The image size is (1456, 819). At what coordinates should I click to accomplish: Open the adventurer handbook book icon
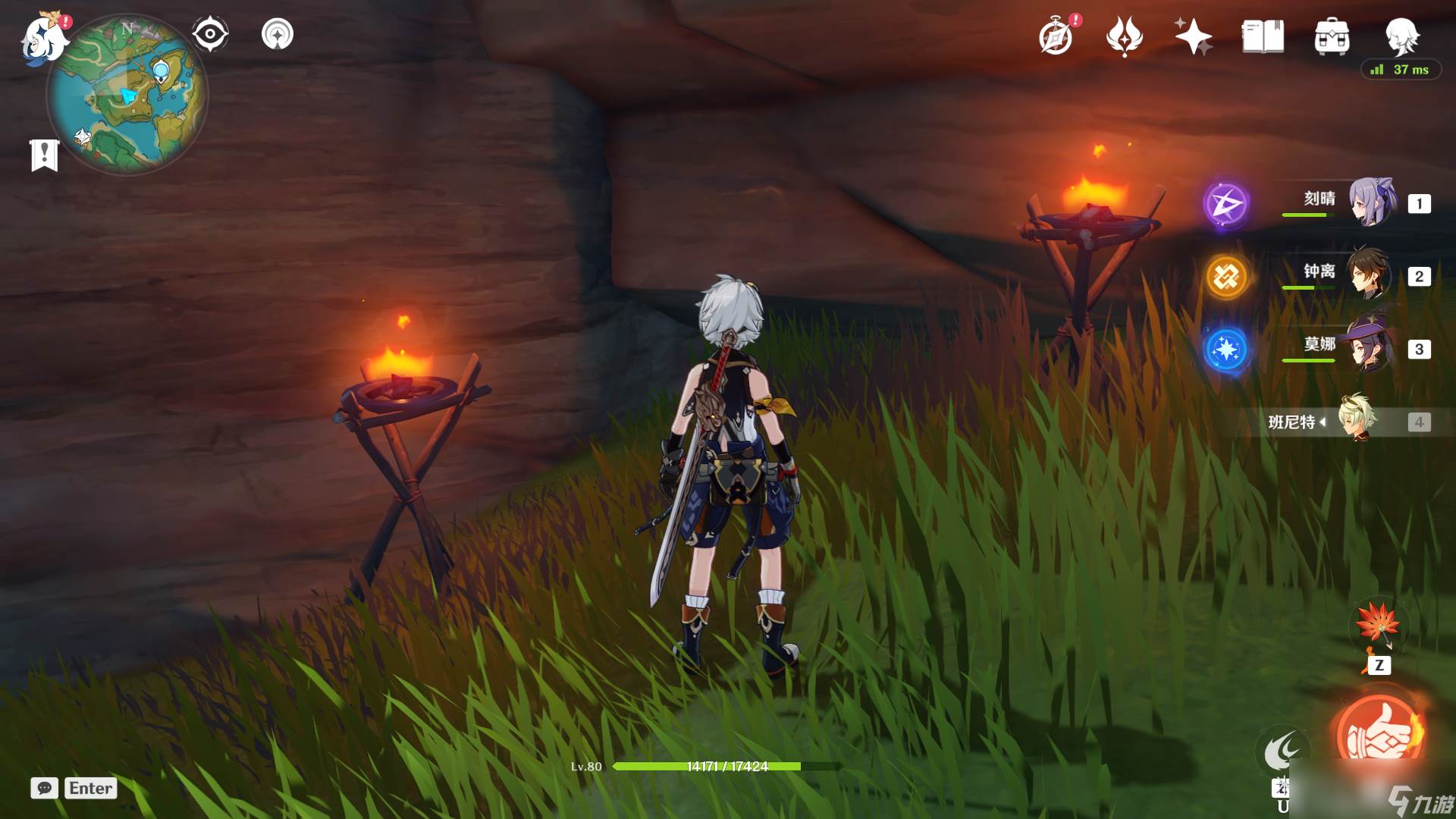1263,36
